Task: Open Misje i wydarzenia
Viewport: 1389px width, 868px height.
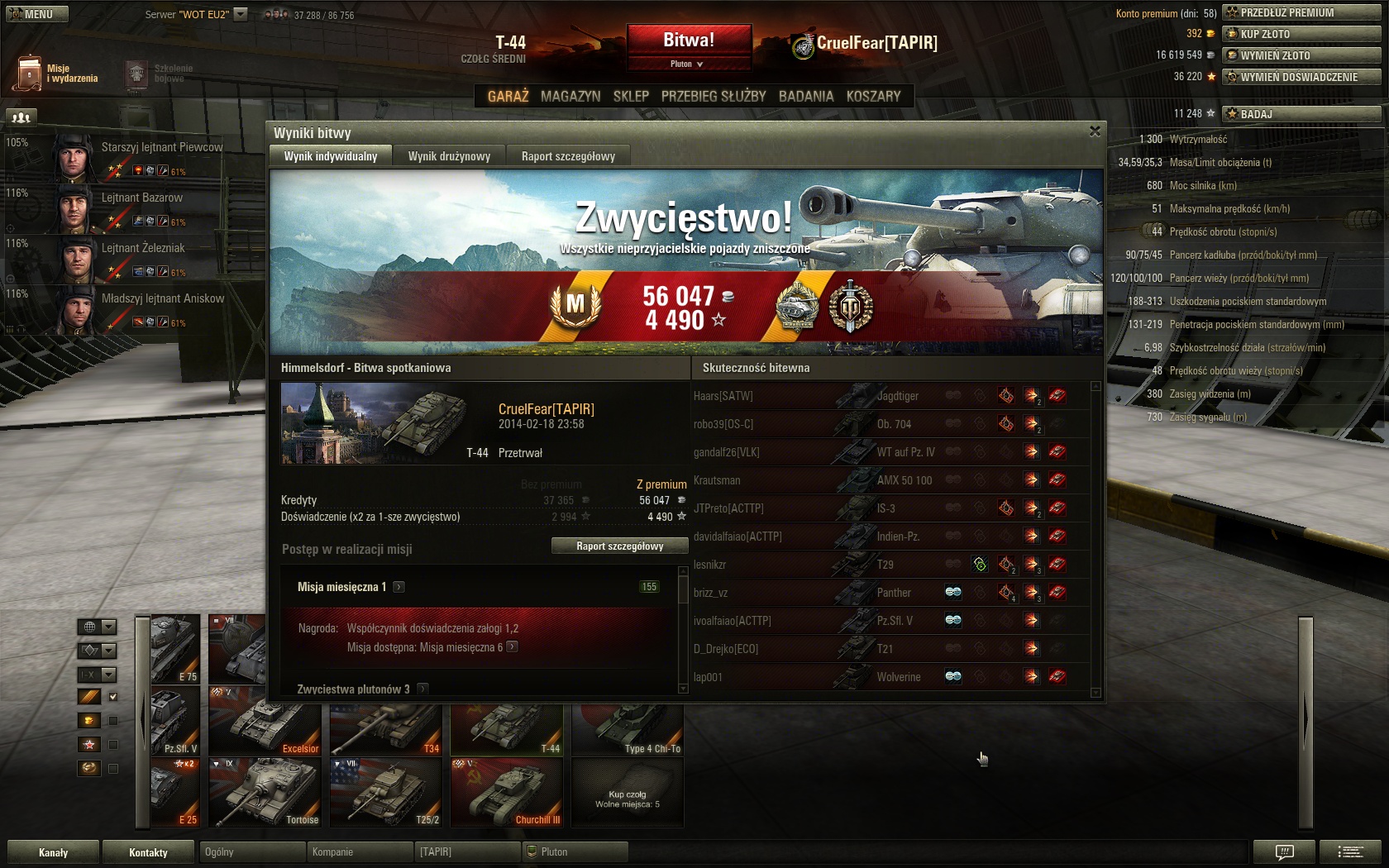Action: [x=56, y=74]
